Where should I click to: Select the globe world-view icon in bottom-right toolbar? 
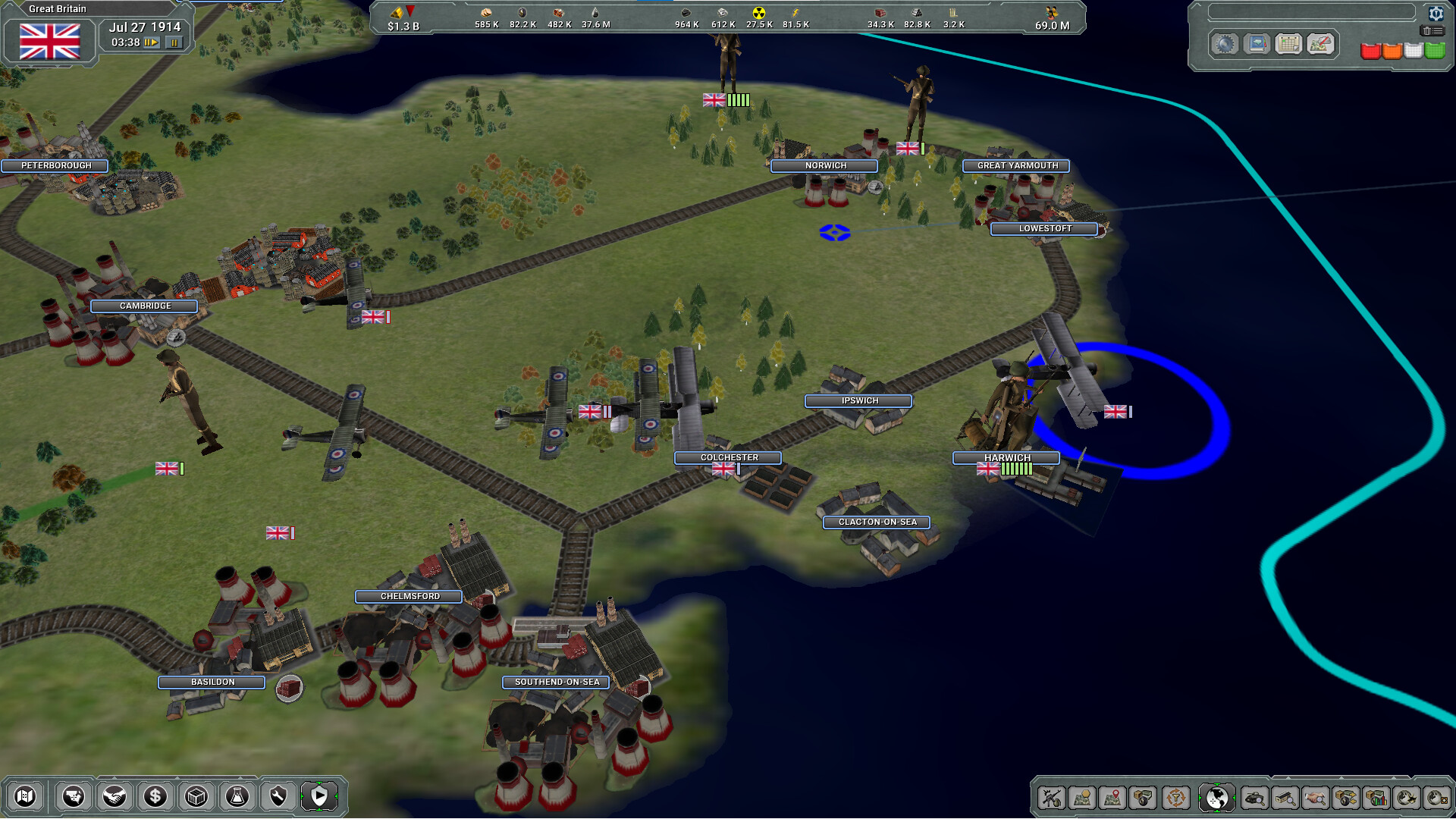[1215, 797]
